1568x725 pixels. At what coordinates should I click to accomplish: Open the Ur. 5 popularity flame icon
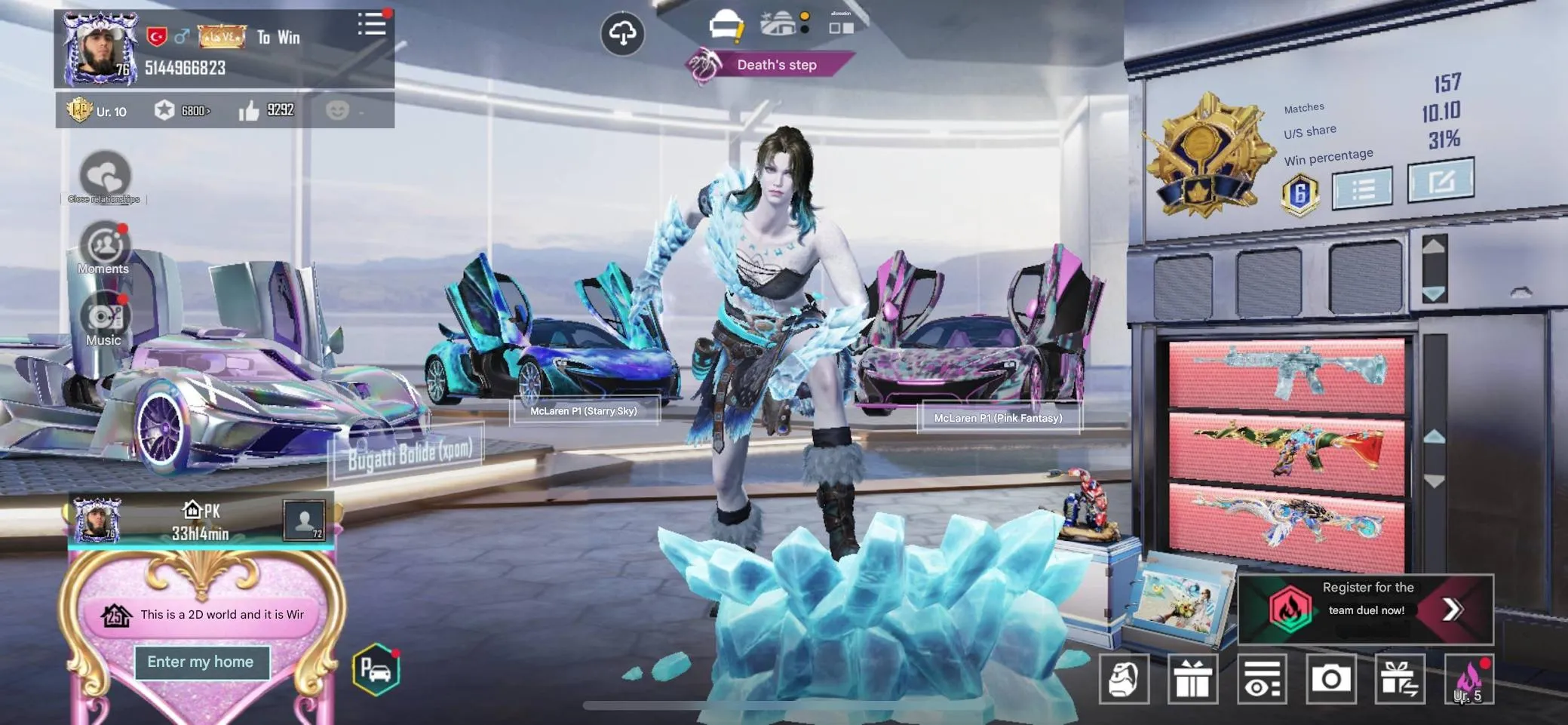[1469, 678]
